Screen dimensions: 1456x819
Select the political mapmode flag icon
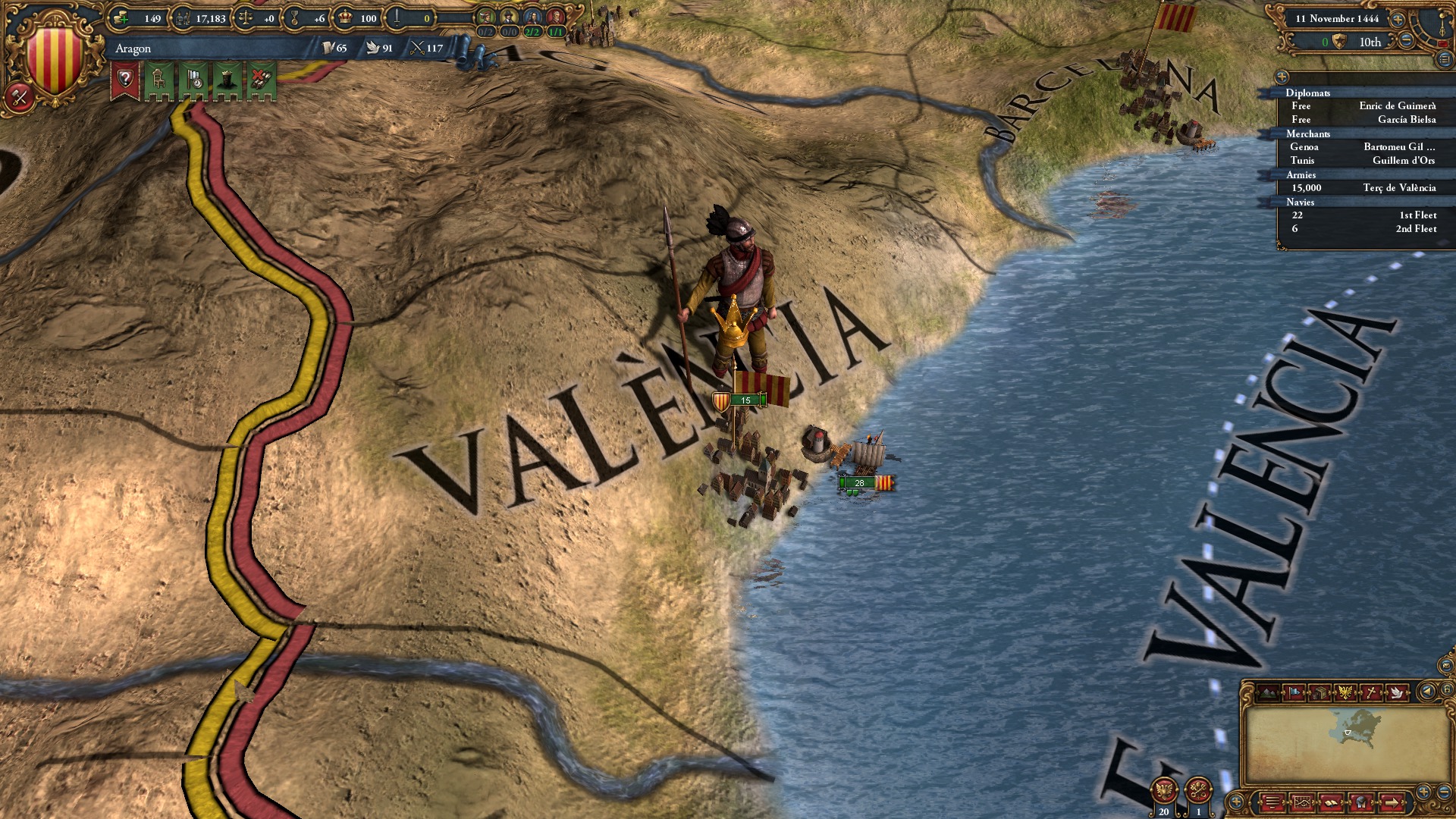1294,692
